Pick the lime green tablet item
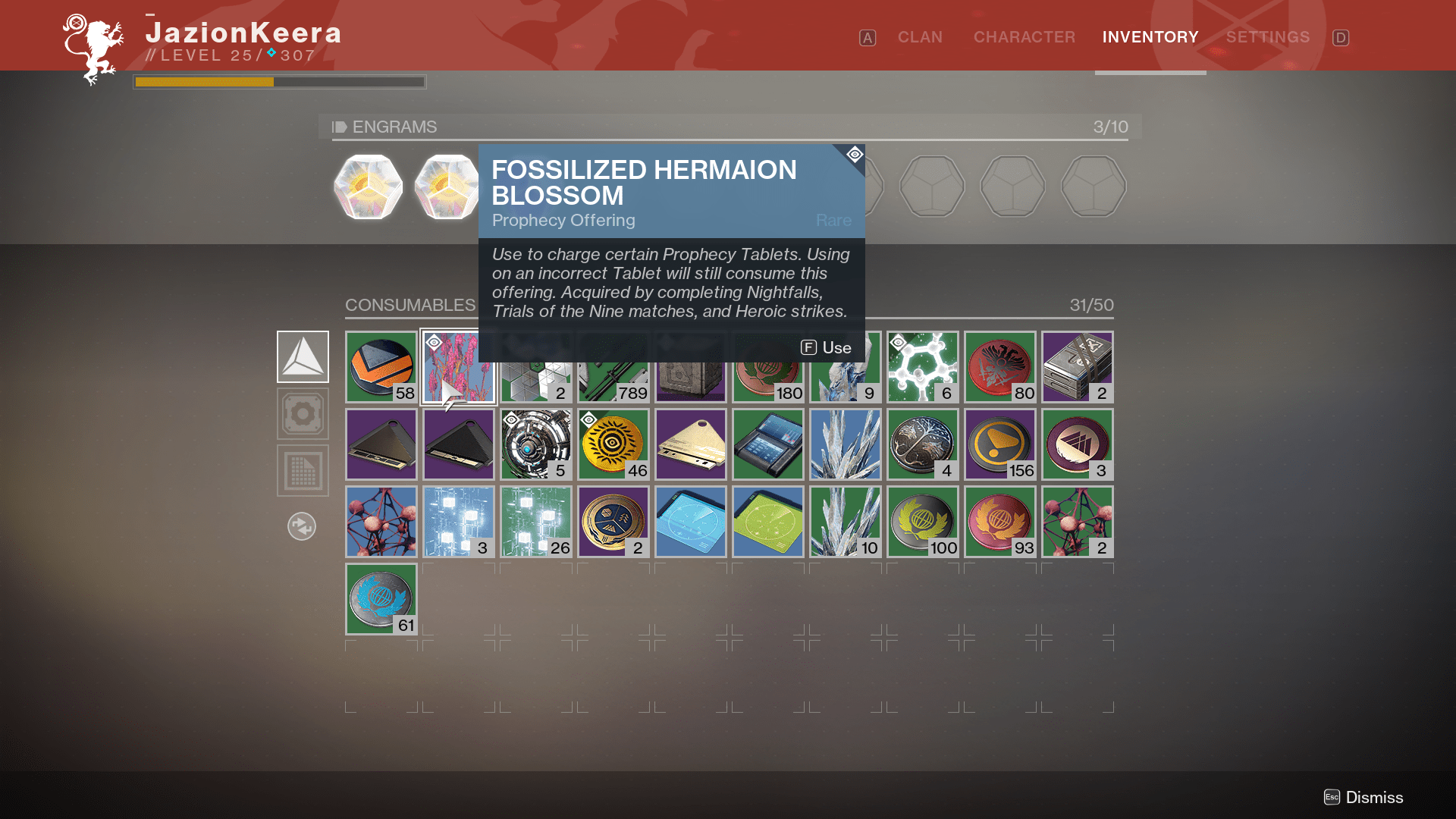This screenshot has height=819, width=1456. (768, 522)
